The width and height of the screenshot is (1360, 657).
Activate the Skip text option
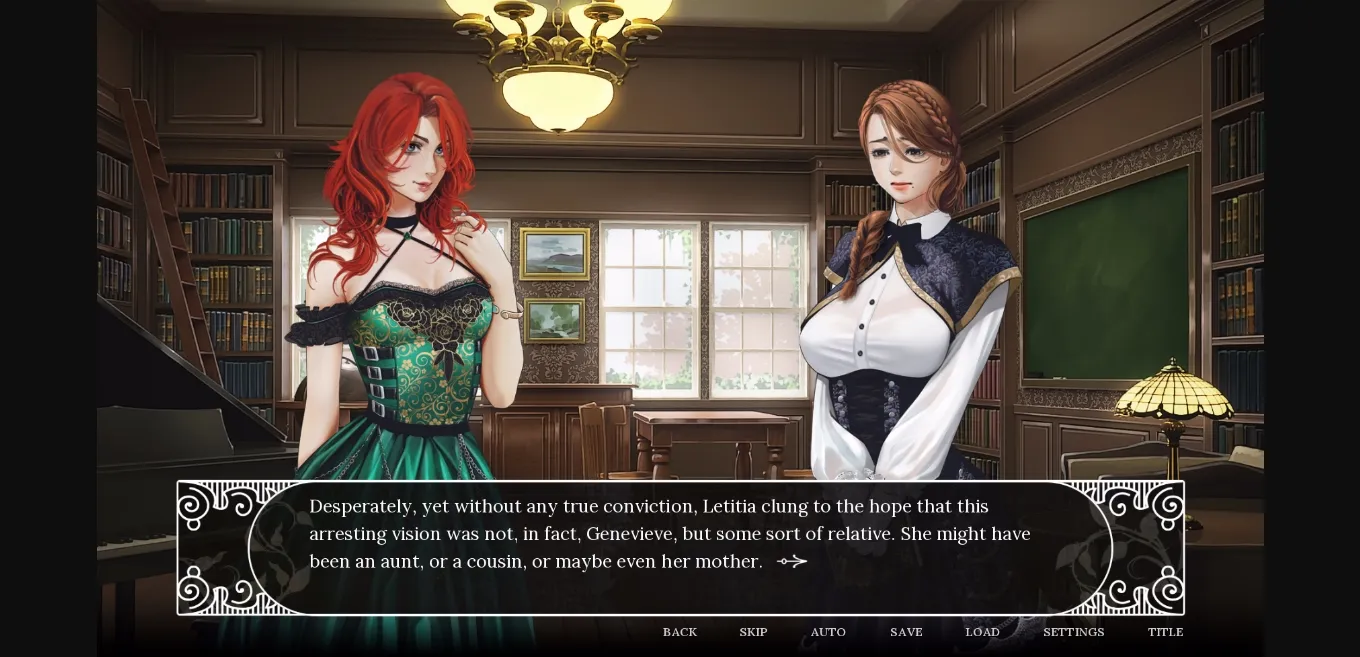pyautogui.click(x=753, y=632)
